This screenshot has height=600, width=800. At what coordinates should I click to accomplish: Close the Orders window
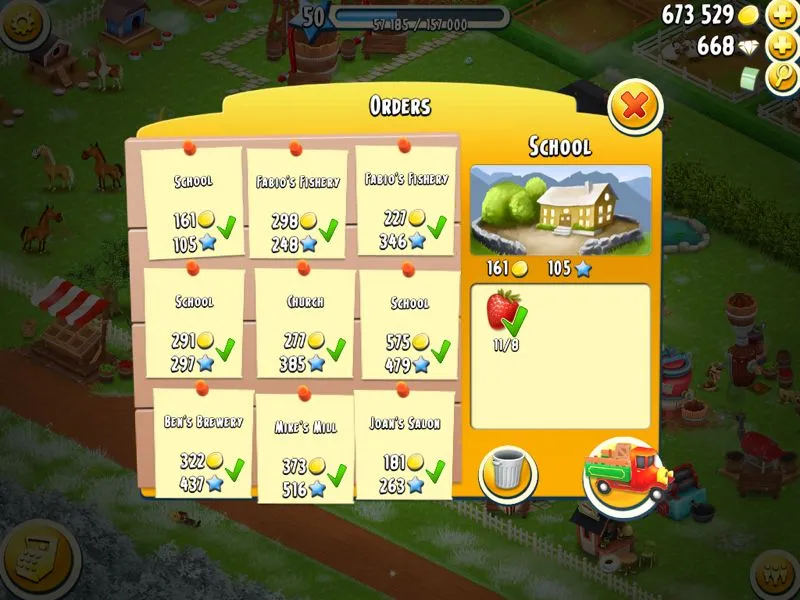(634, 106)
